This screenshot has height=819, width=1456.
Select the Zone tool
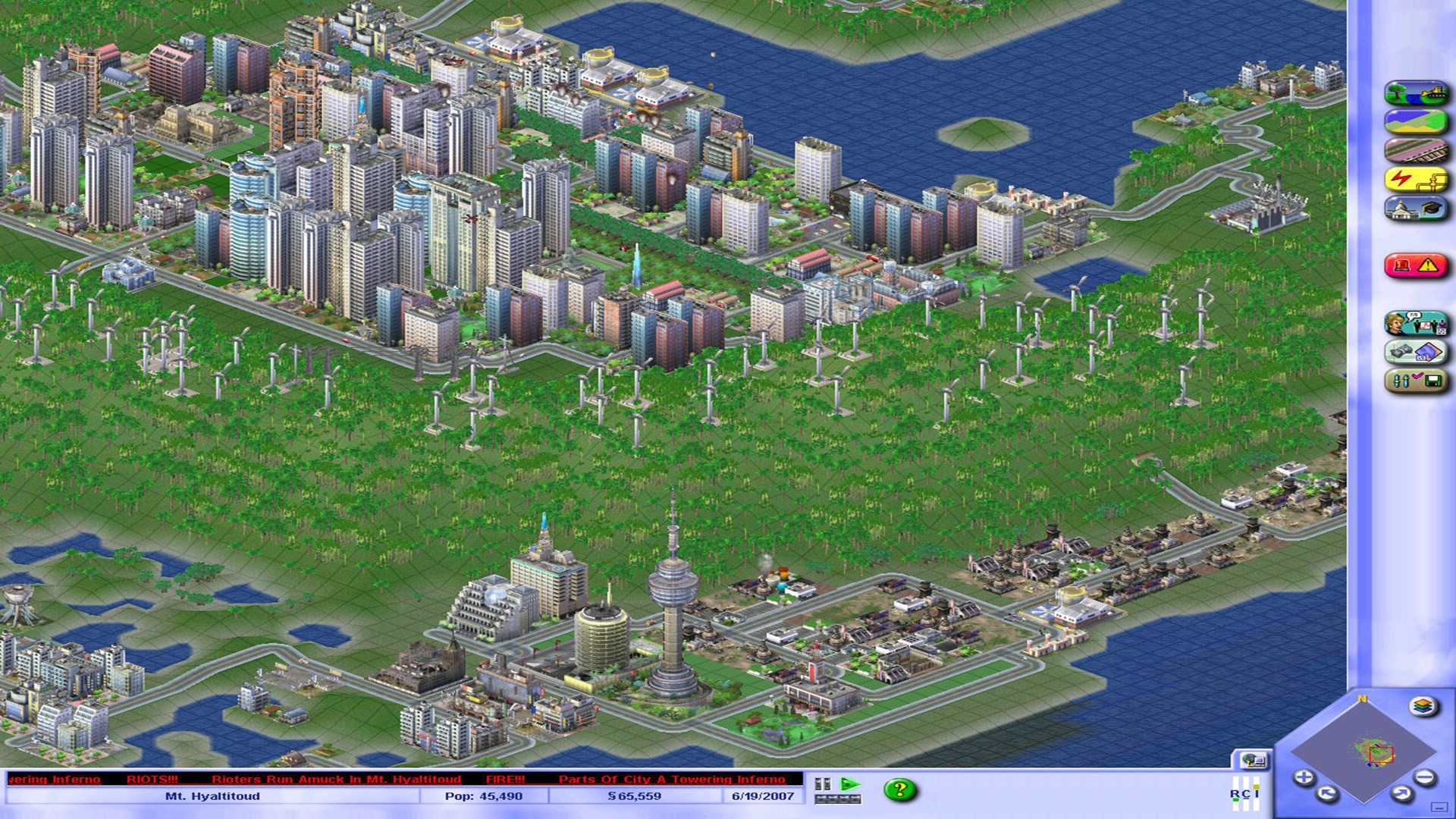coord(1417,121)
